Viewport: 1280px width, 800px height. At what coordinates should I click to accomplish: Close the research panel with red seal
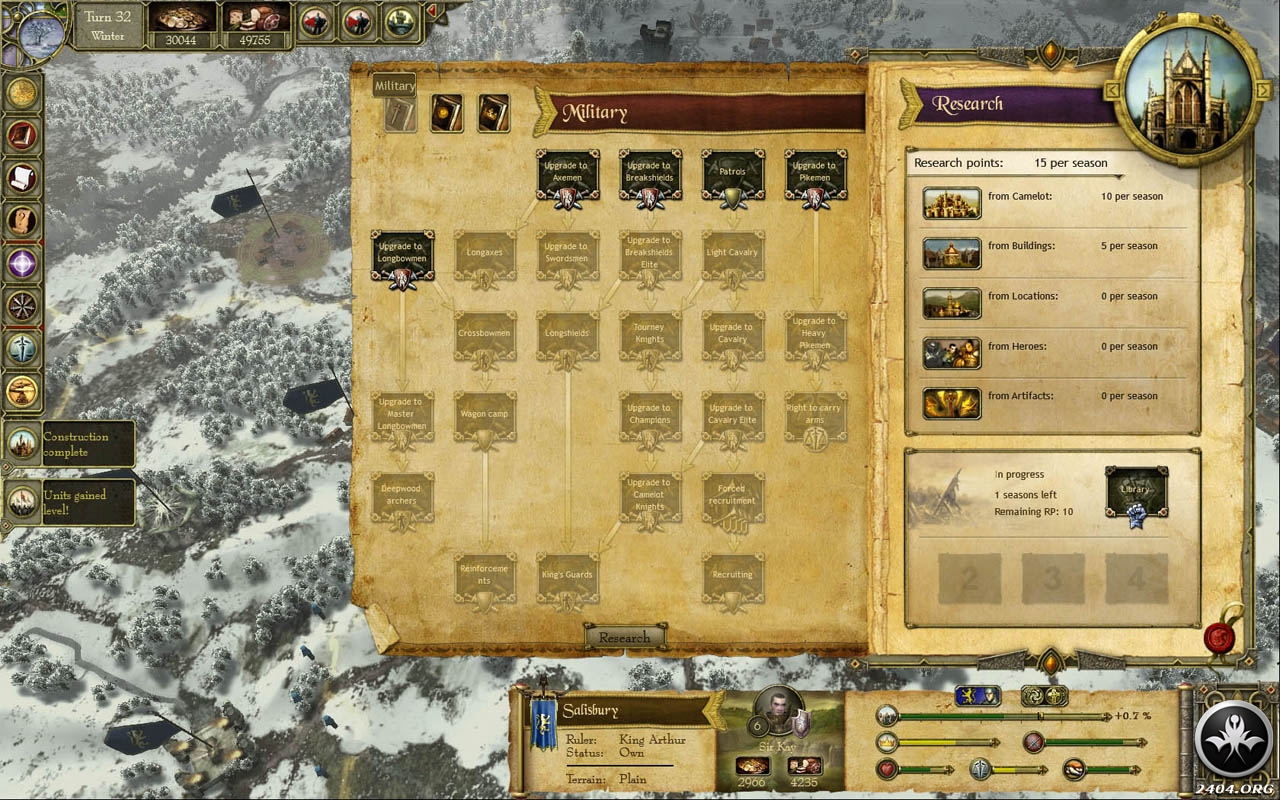click(1217, 635)
